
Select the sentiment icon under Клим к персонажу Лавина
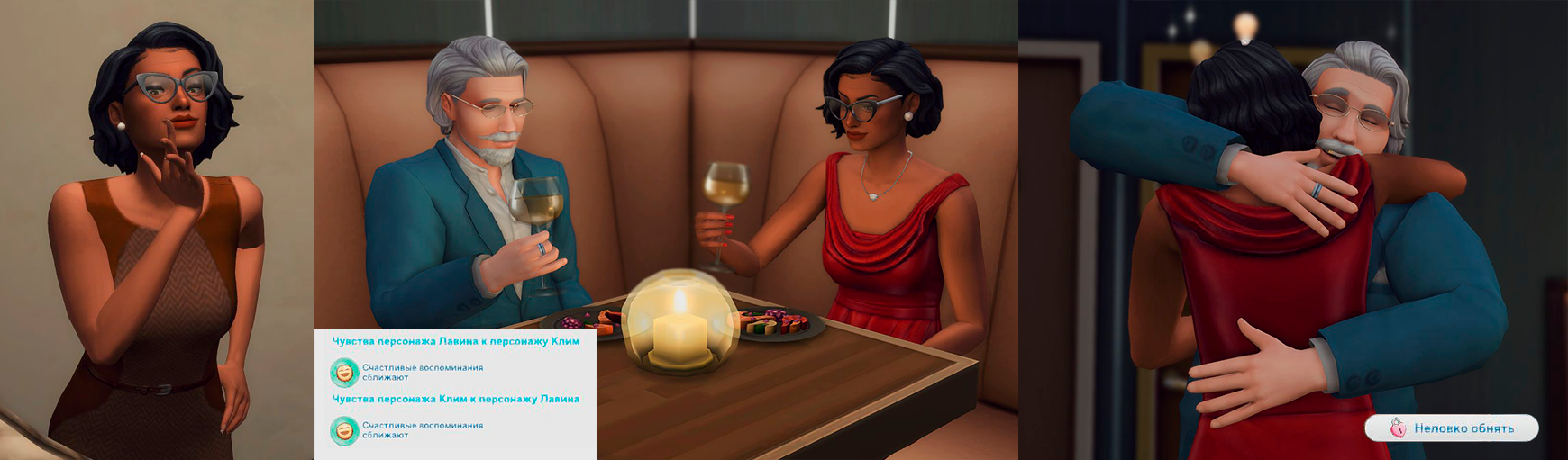[x=344, y=430]
